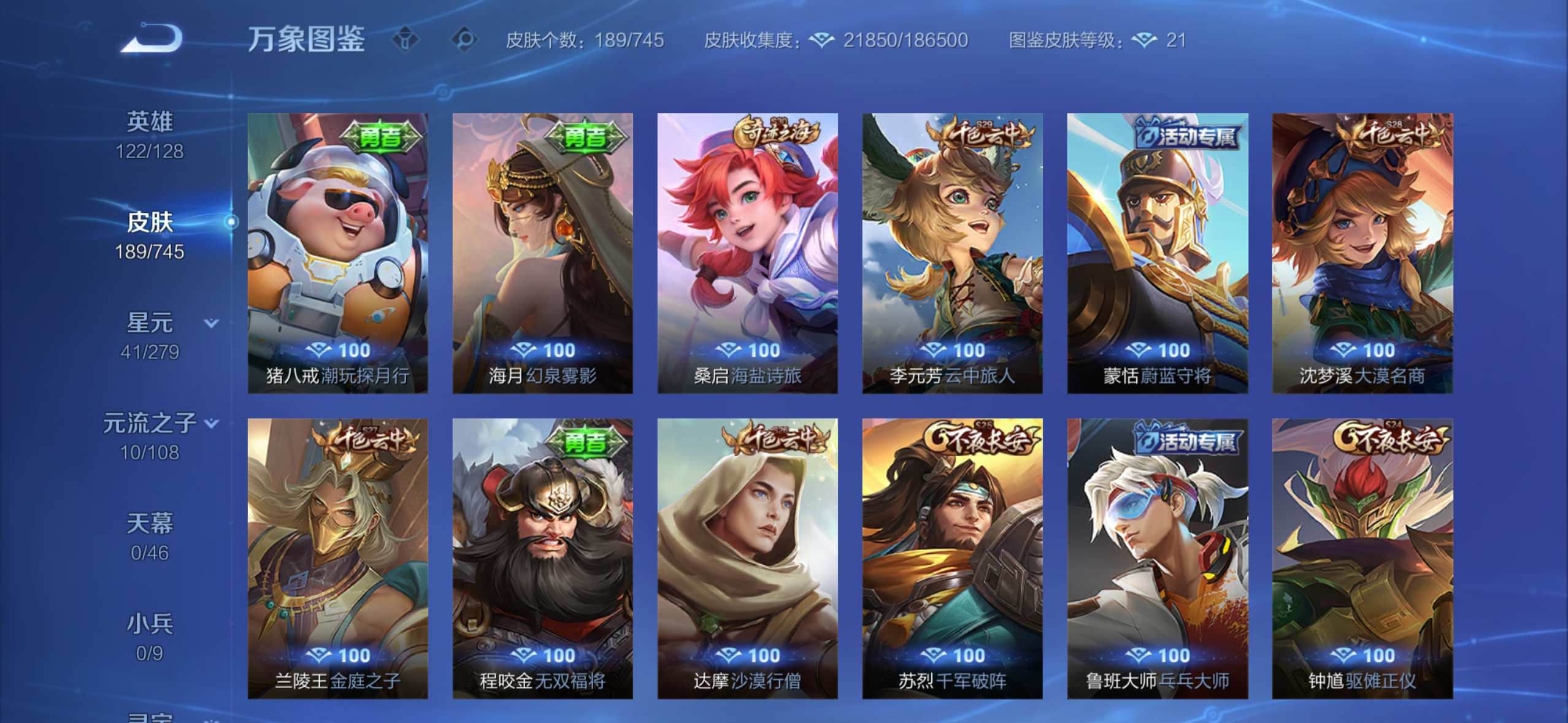Select the 海月 幻泉雾影 skin card
Screen dimensions: 1568x723
(x=543, y=253)
